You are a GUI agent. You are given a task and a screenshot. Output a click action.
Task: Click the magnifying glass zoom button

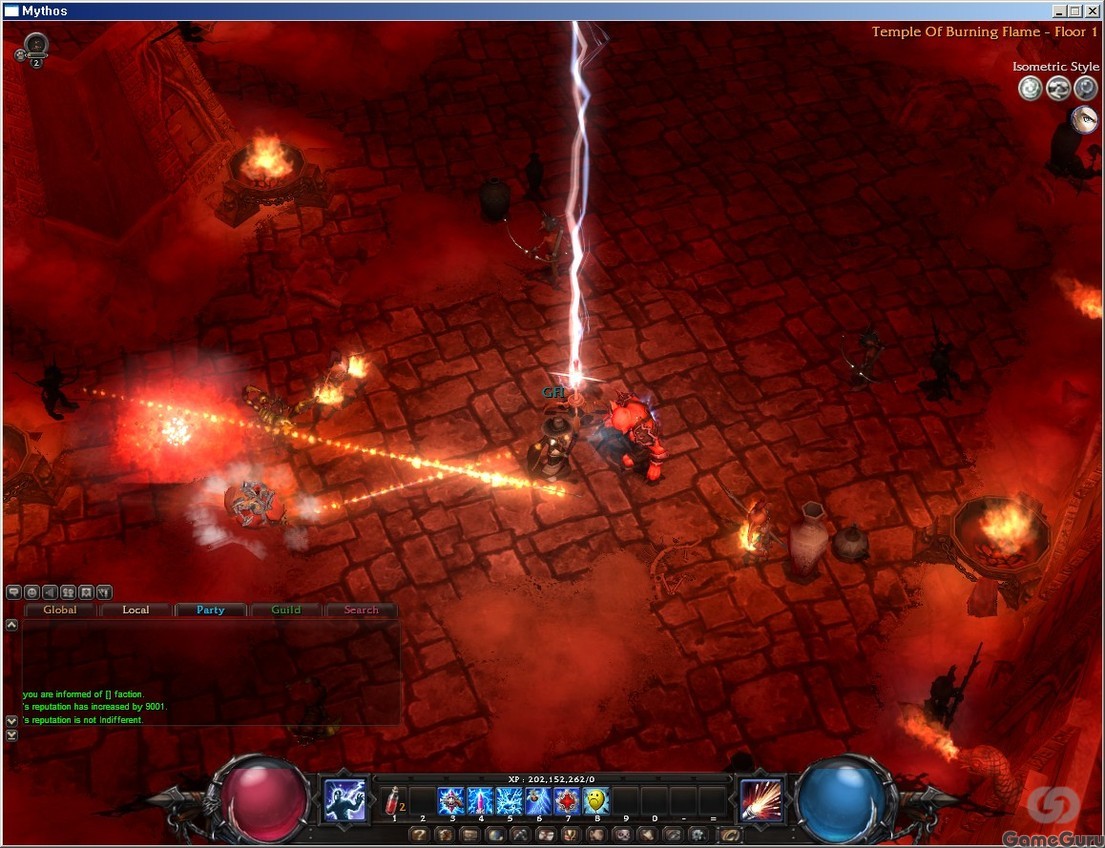(1086, 89)
